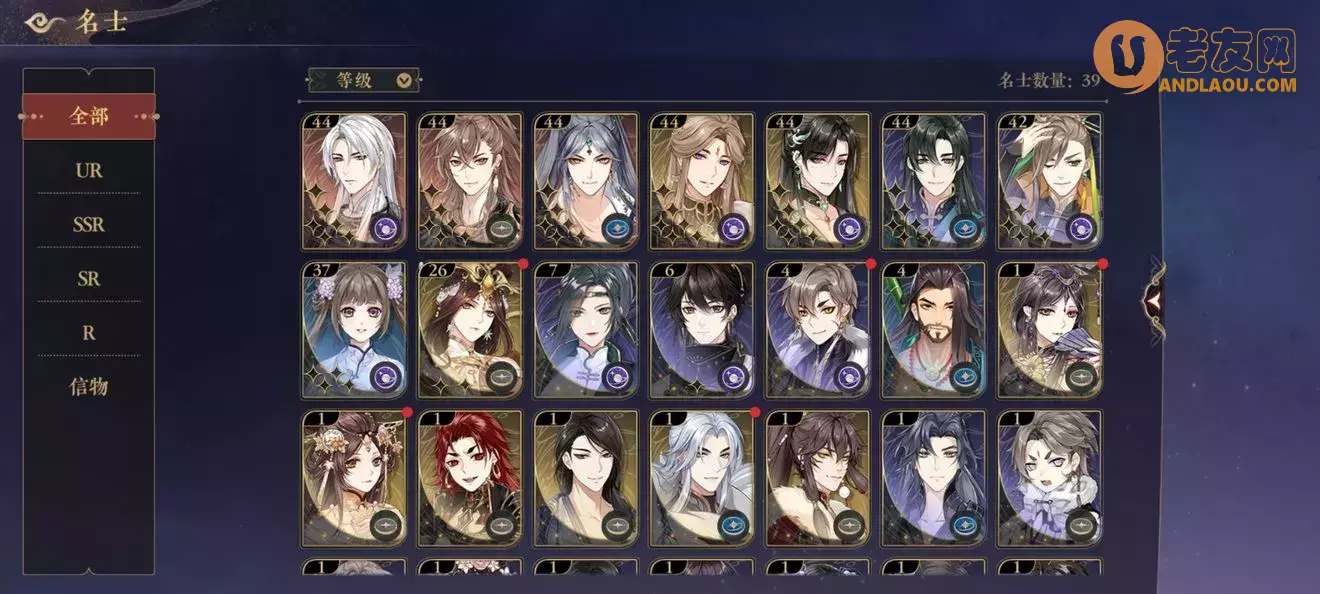Viewport: 1320px width, 594px height.
Task: Choose the bearded man character card
Action: pos(934,329)
